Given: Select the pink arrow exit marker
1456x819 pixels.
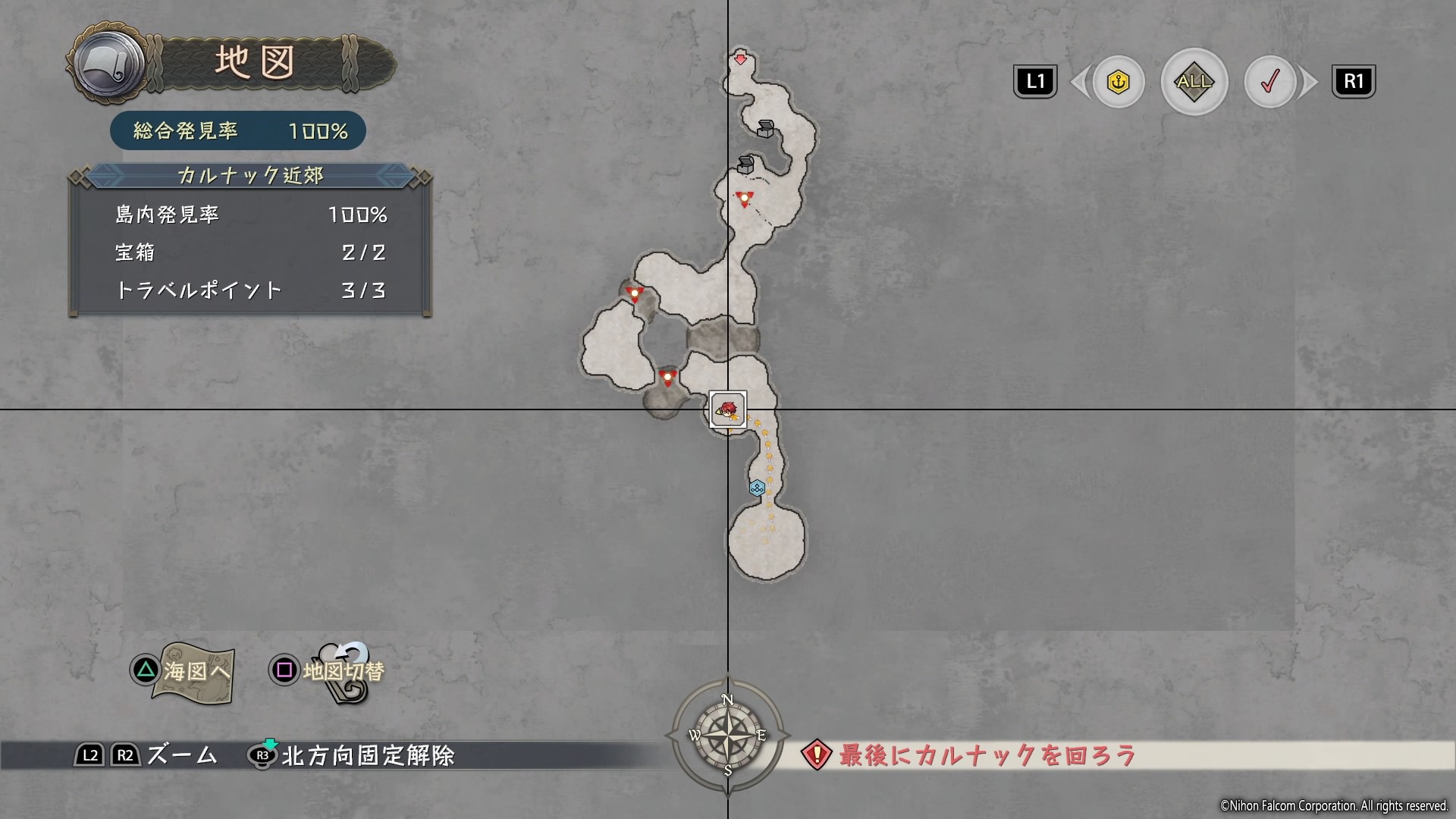Looking at the screenshot, I should [741, 60].
